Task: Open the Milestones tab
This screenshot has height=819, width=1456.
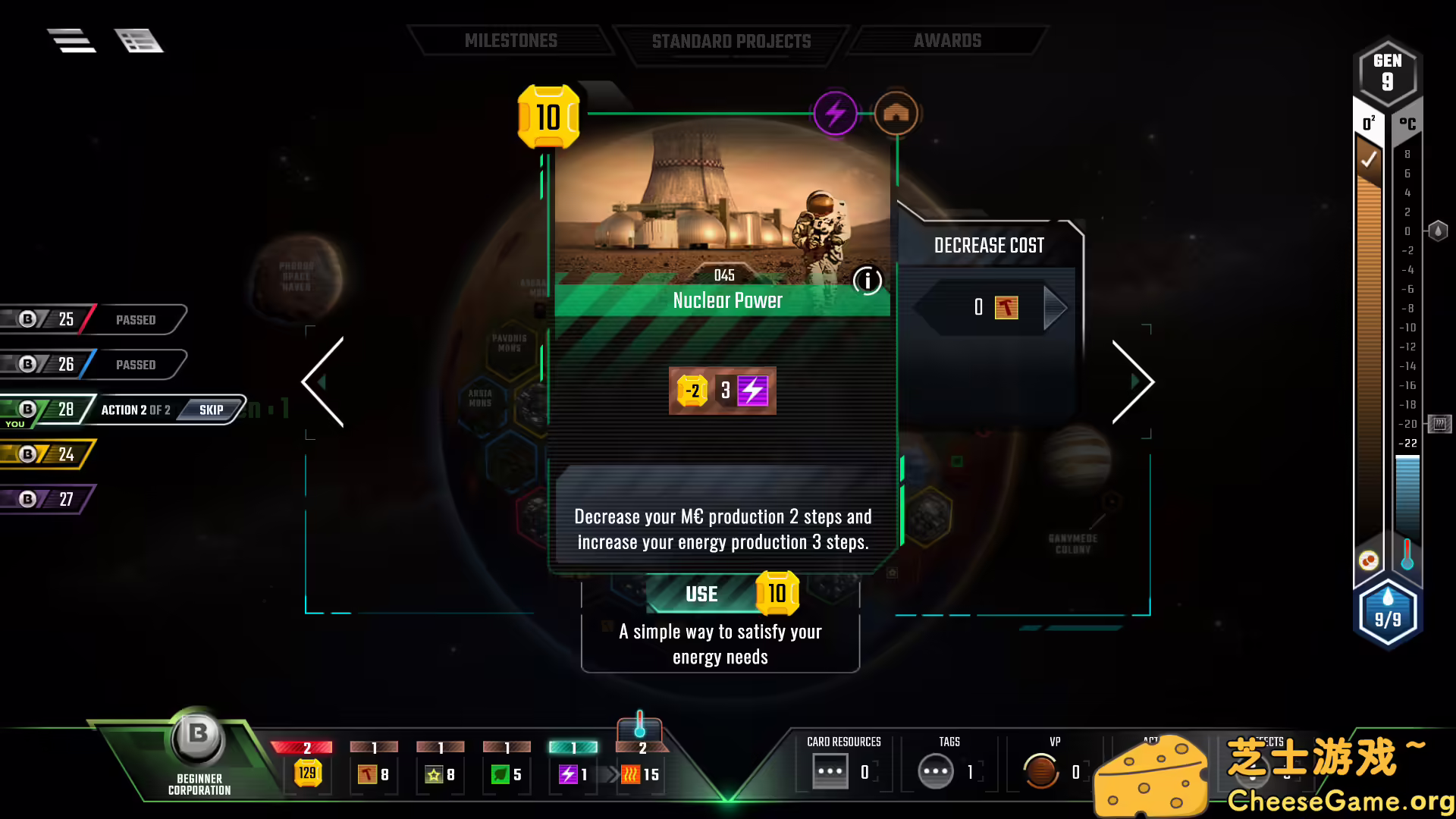Action: tap(512, 41)
